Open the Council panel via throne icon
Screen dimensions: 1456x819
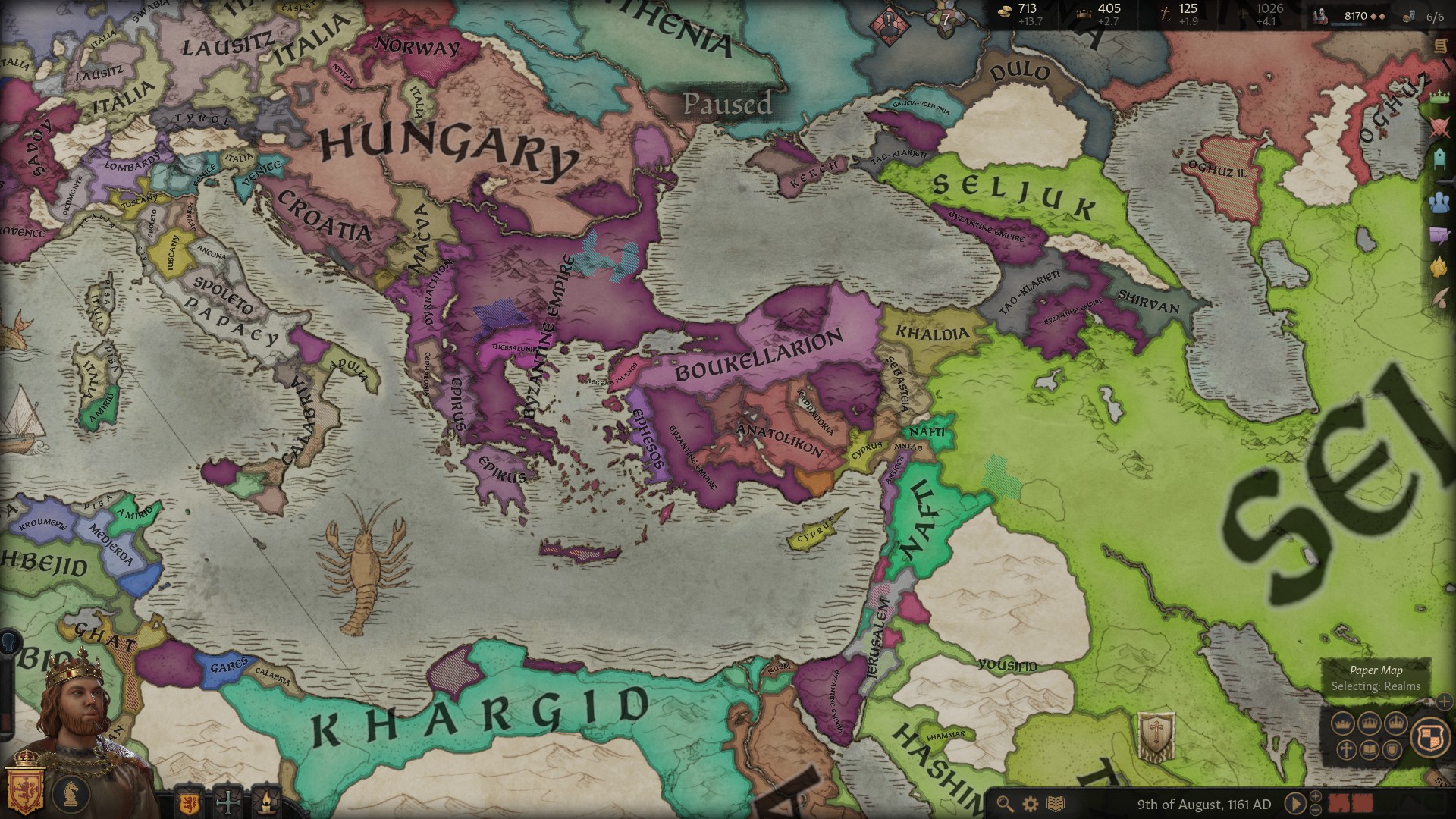pyautogui.click(x=1439, y=159)
